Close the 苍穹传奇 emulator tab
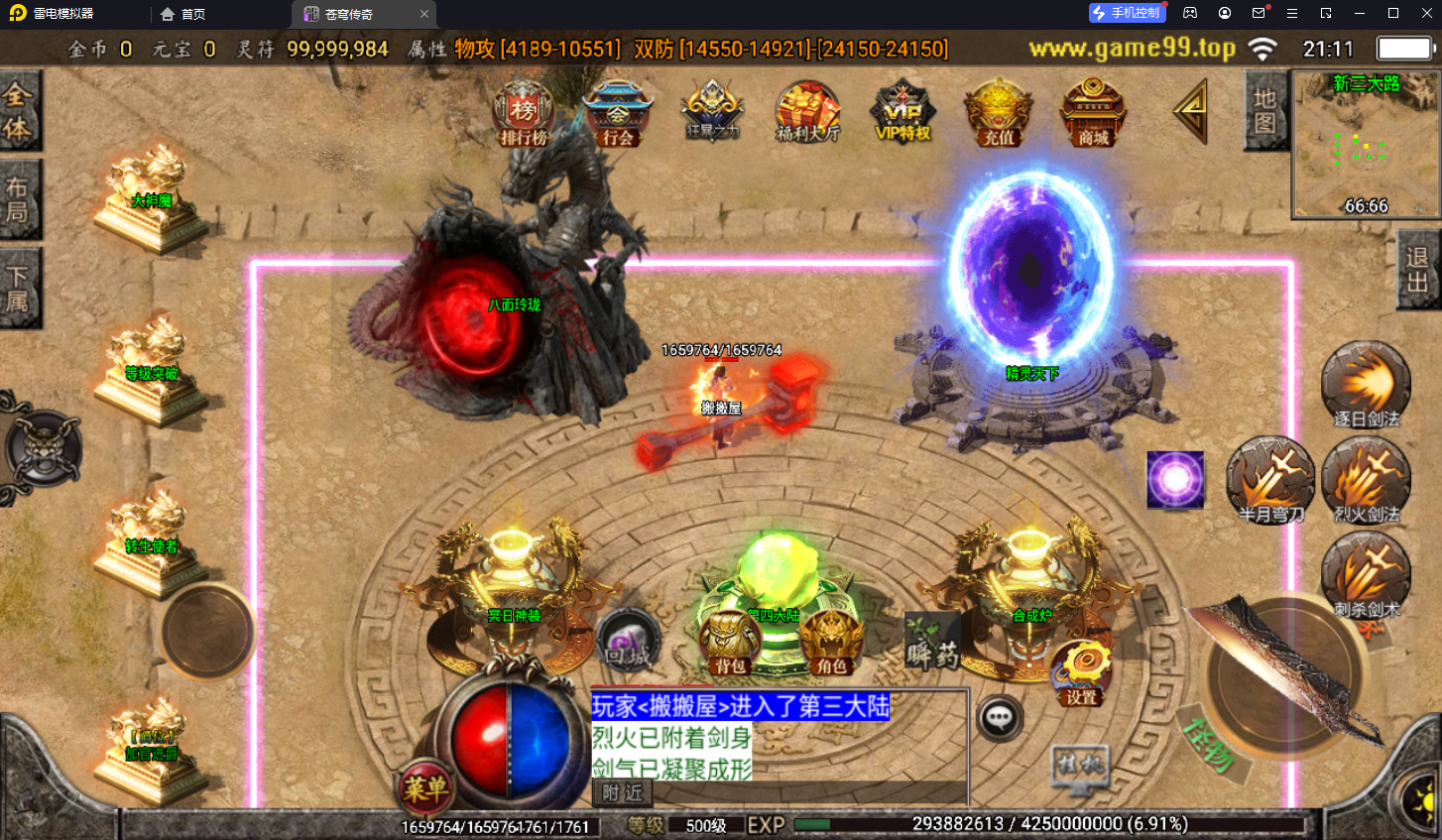Viewport: 1442px width, 840px height. (424, 14)
